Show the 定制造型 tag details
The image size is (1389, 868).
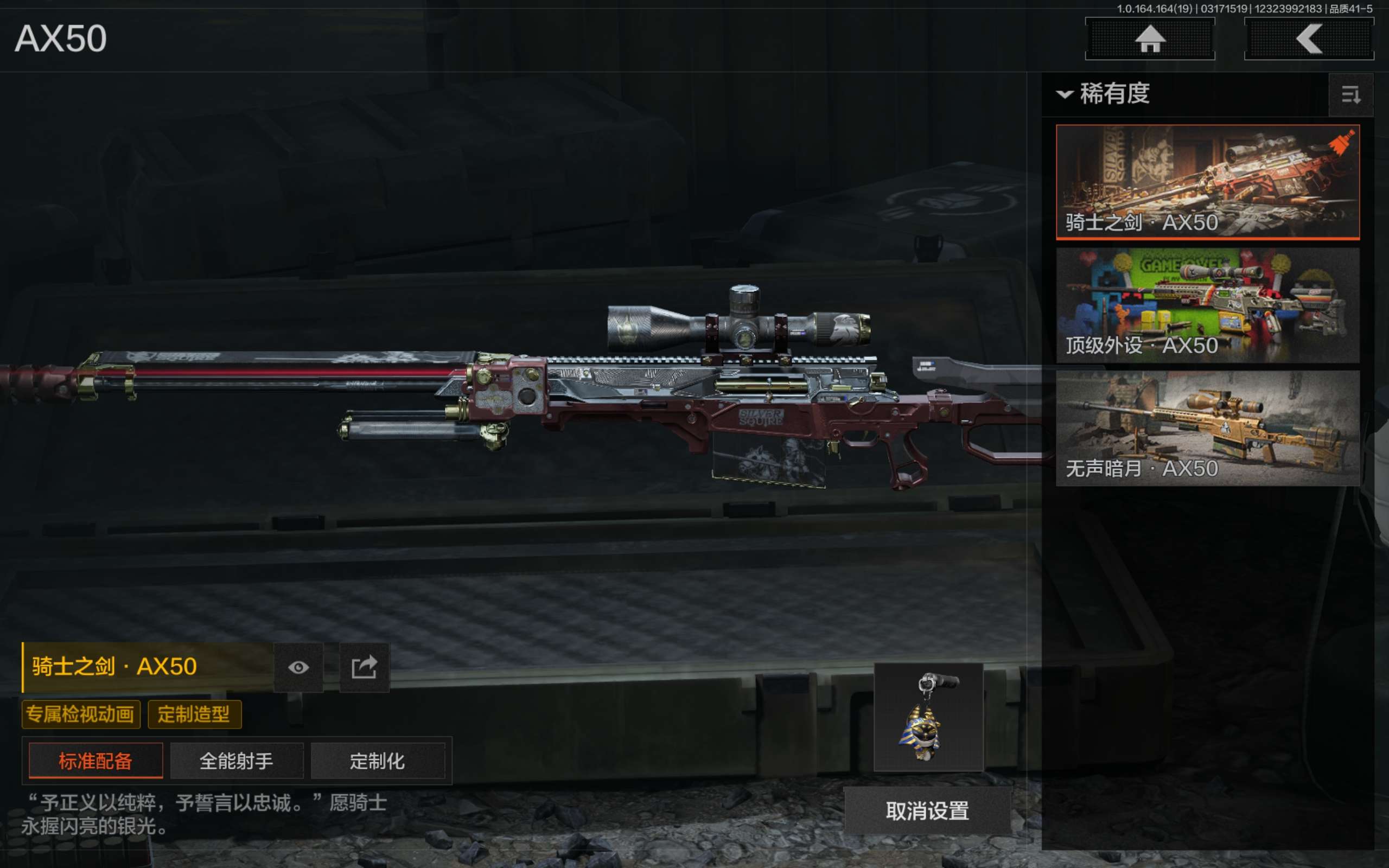(x=194, y=714)
